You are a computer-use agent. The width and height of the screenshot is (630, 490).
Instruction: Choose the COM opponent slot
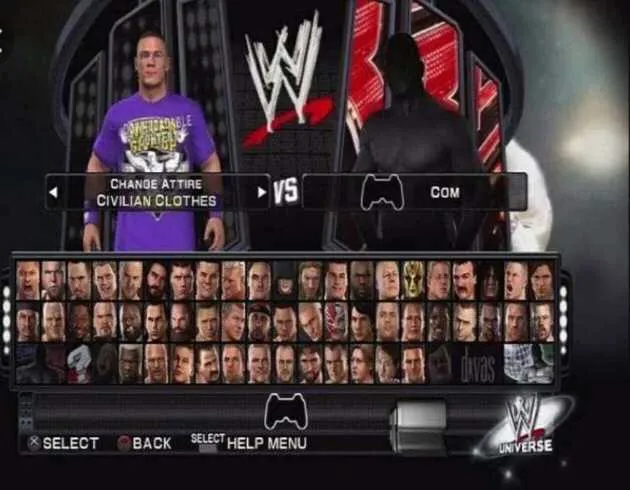click(x=414, y=192)
